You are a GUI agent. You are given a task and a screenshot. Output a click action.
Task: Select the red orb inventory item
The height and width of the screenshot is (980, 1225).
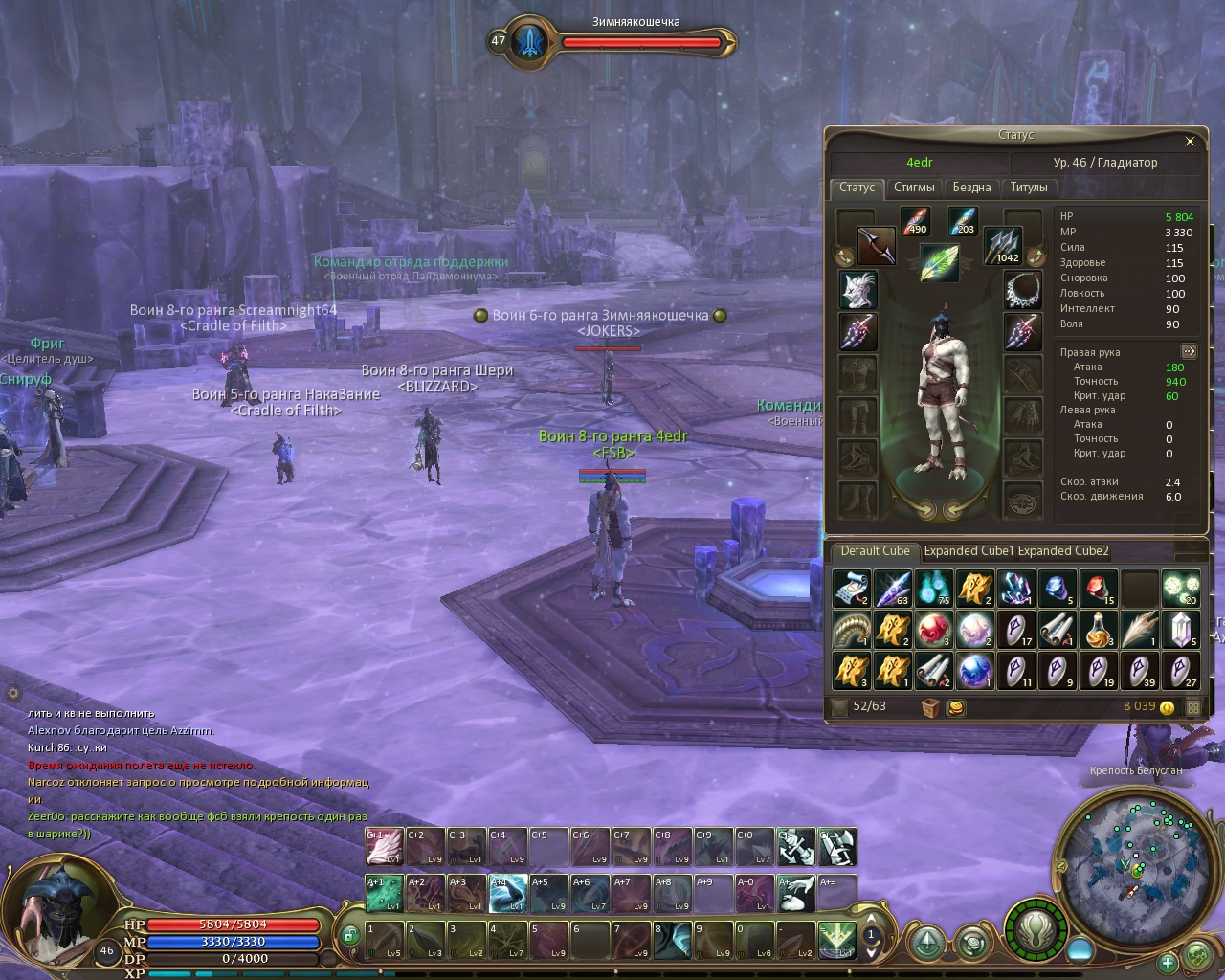(932, 630)
